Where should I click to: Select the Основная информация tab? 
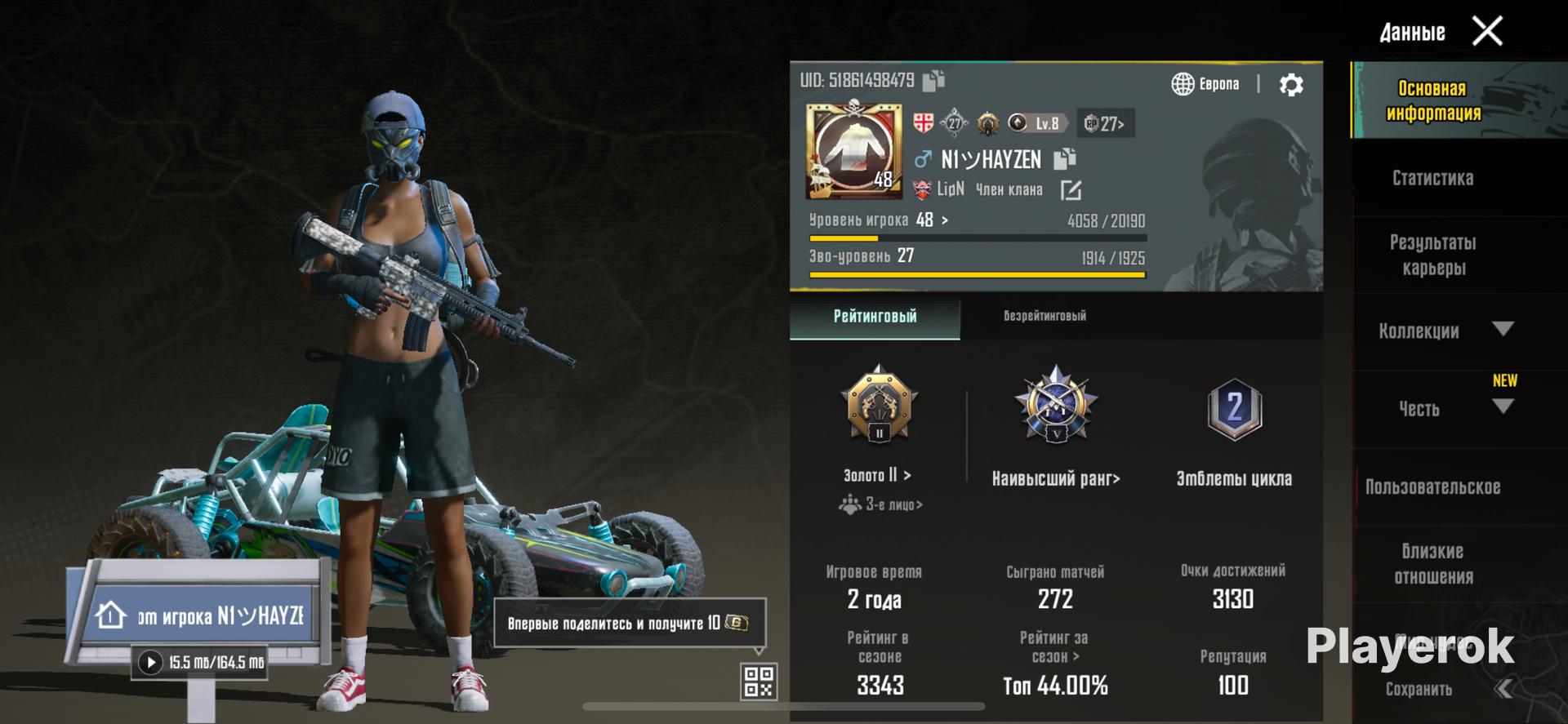pyautogui.click(x=1432, y=100)
